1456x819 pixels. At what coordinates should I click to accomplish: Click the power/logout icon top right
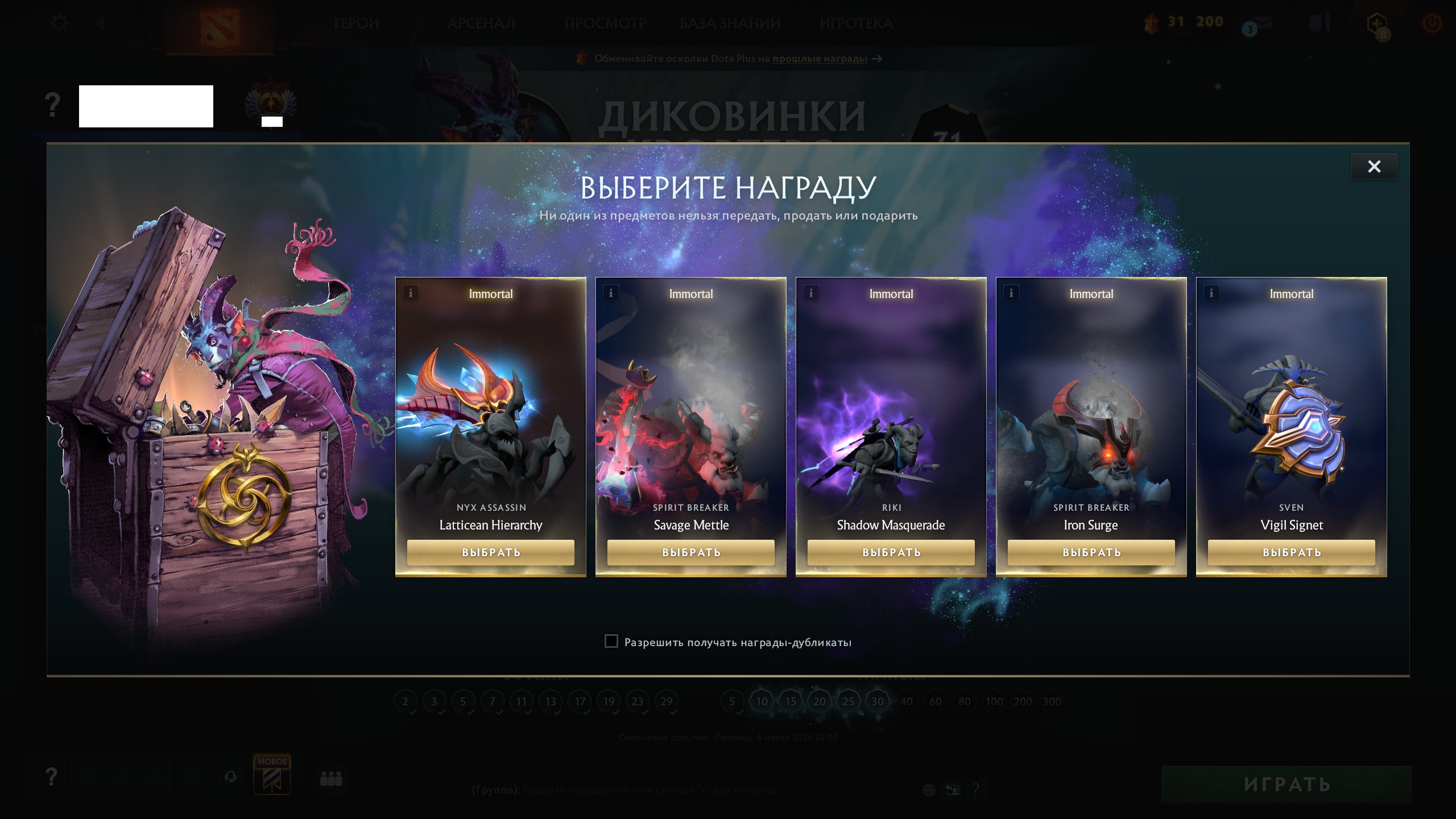[1432, 23]
